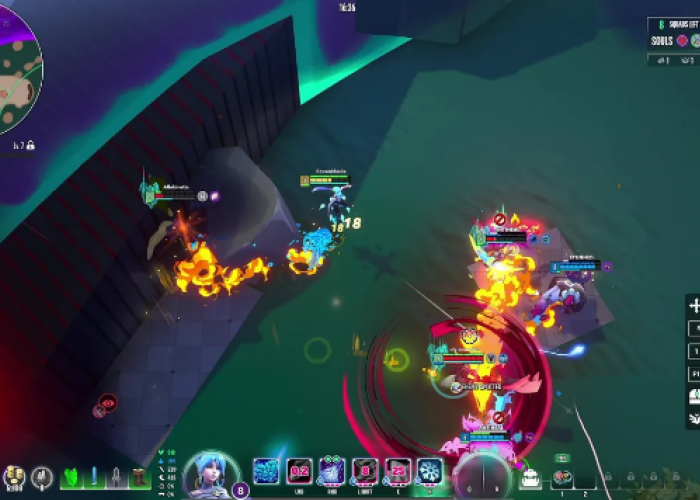Cast the ability showing cooldown 25

click(398, 471)
